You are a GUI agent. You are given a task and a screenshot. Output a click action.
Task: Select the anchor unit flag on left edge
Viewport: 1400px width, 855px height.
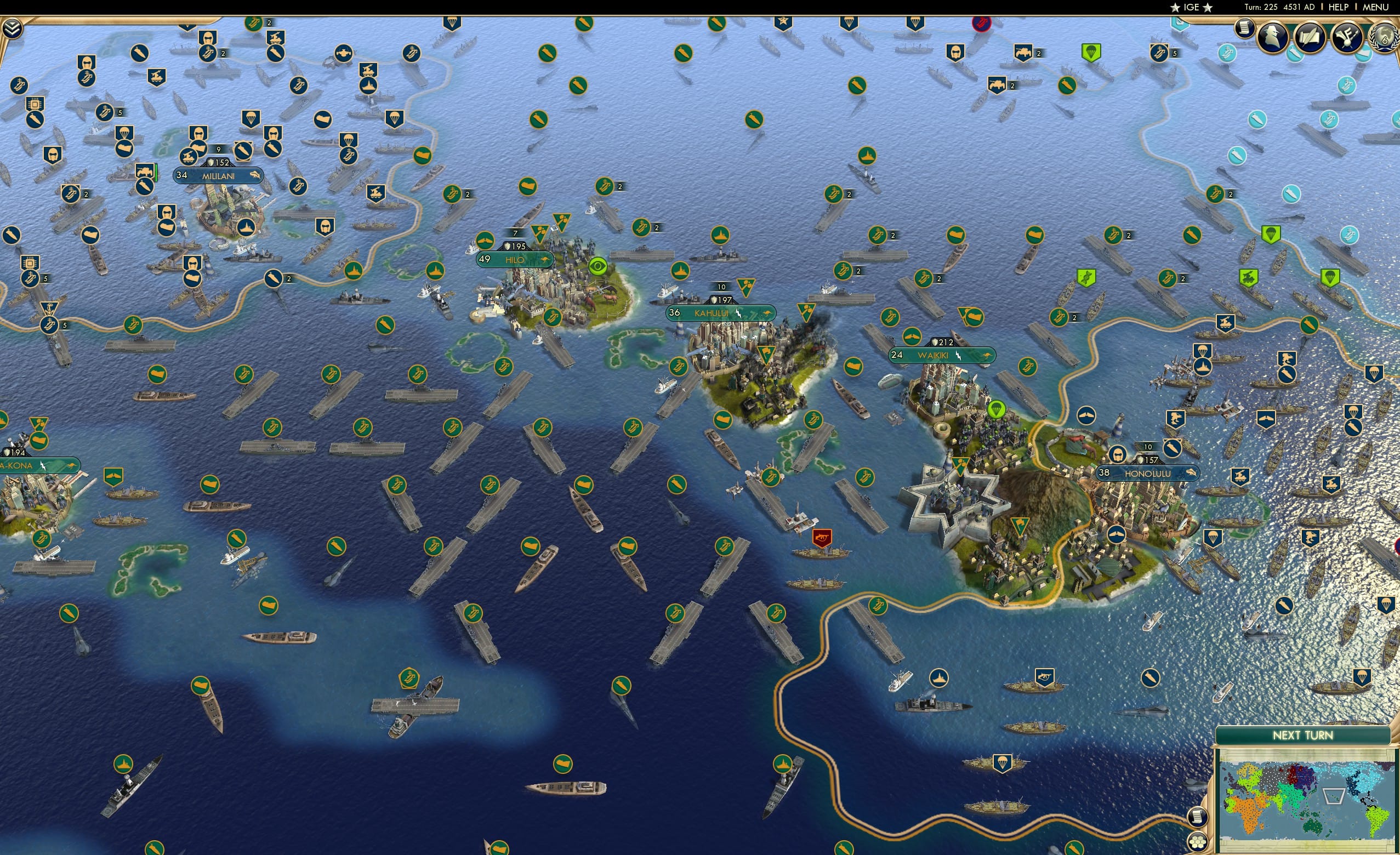[49, 308]
